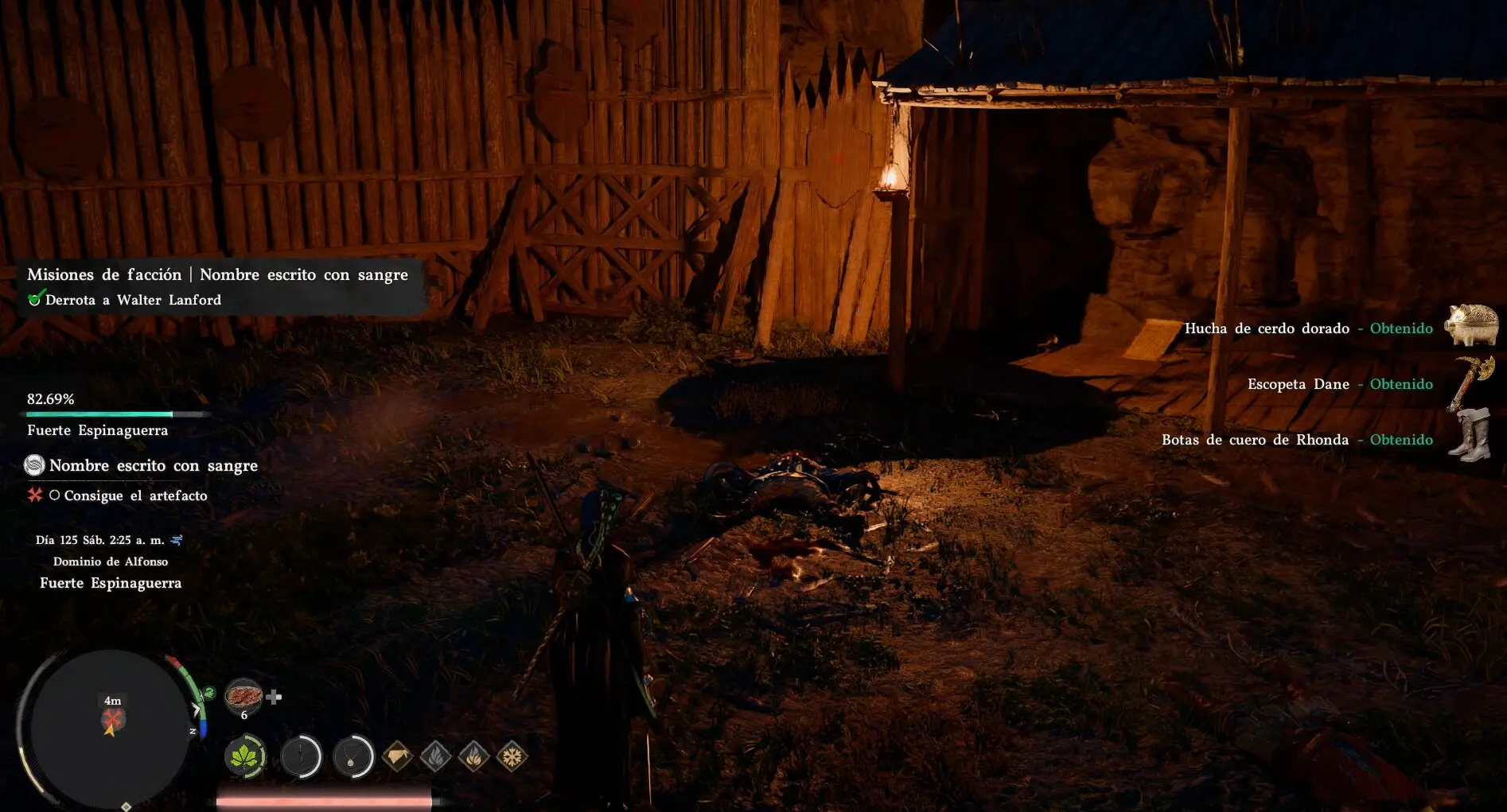Click the snowflake status icon
This screenshot has height=812, width=1507.
tap(512, 756)
